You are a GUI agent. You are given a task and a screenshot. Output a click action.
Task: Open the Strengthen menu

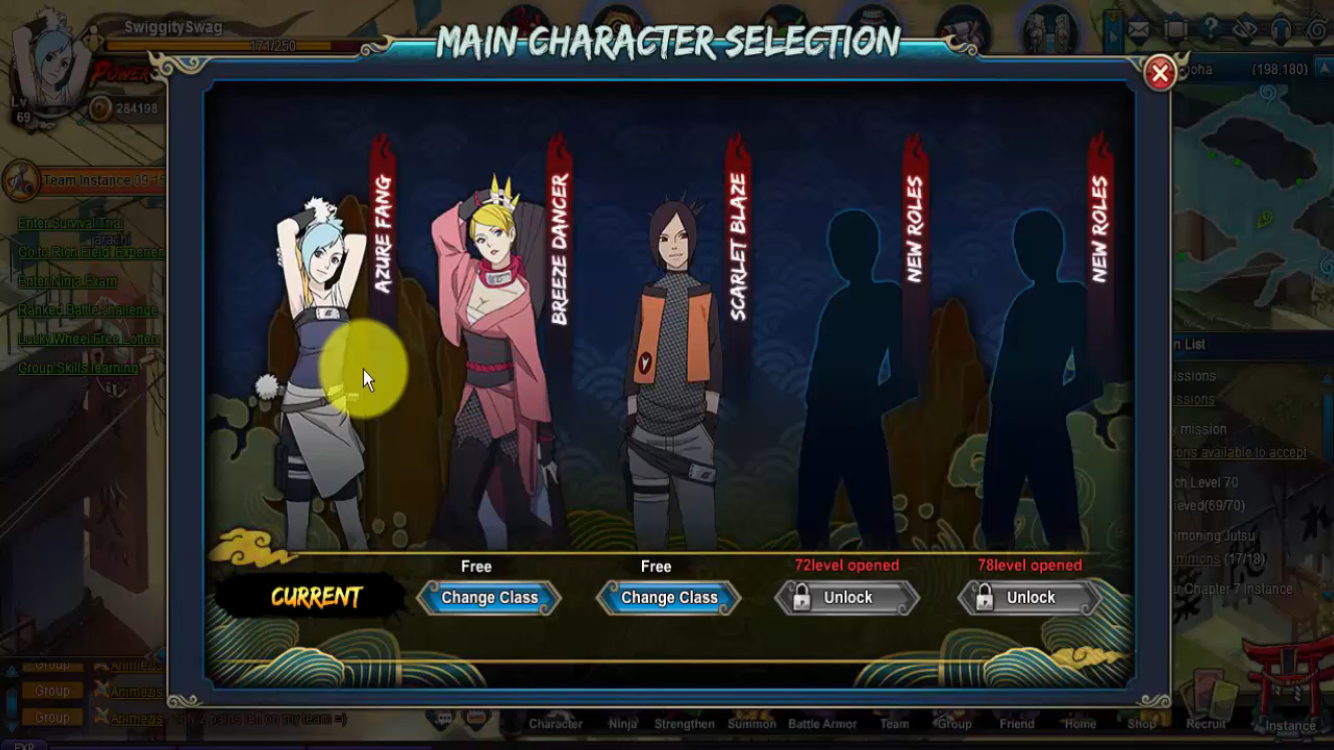[684, 723]
